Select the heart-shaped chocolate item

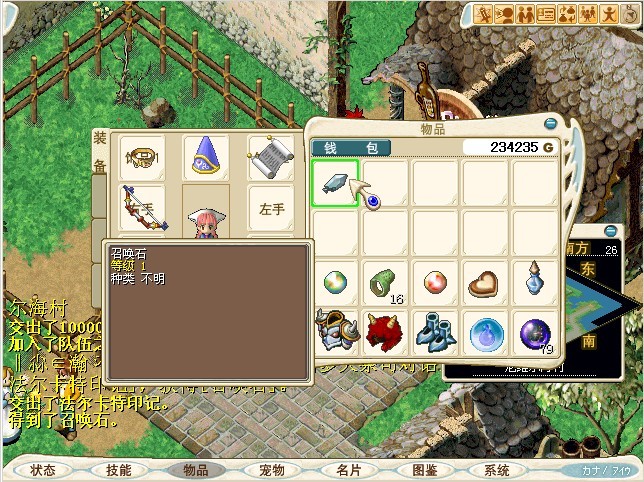tap(485, 283)
